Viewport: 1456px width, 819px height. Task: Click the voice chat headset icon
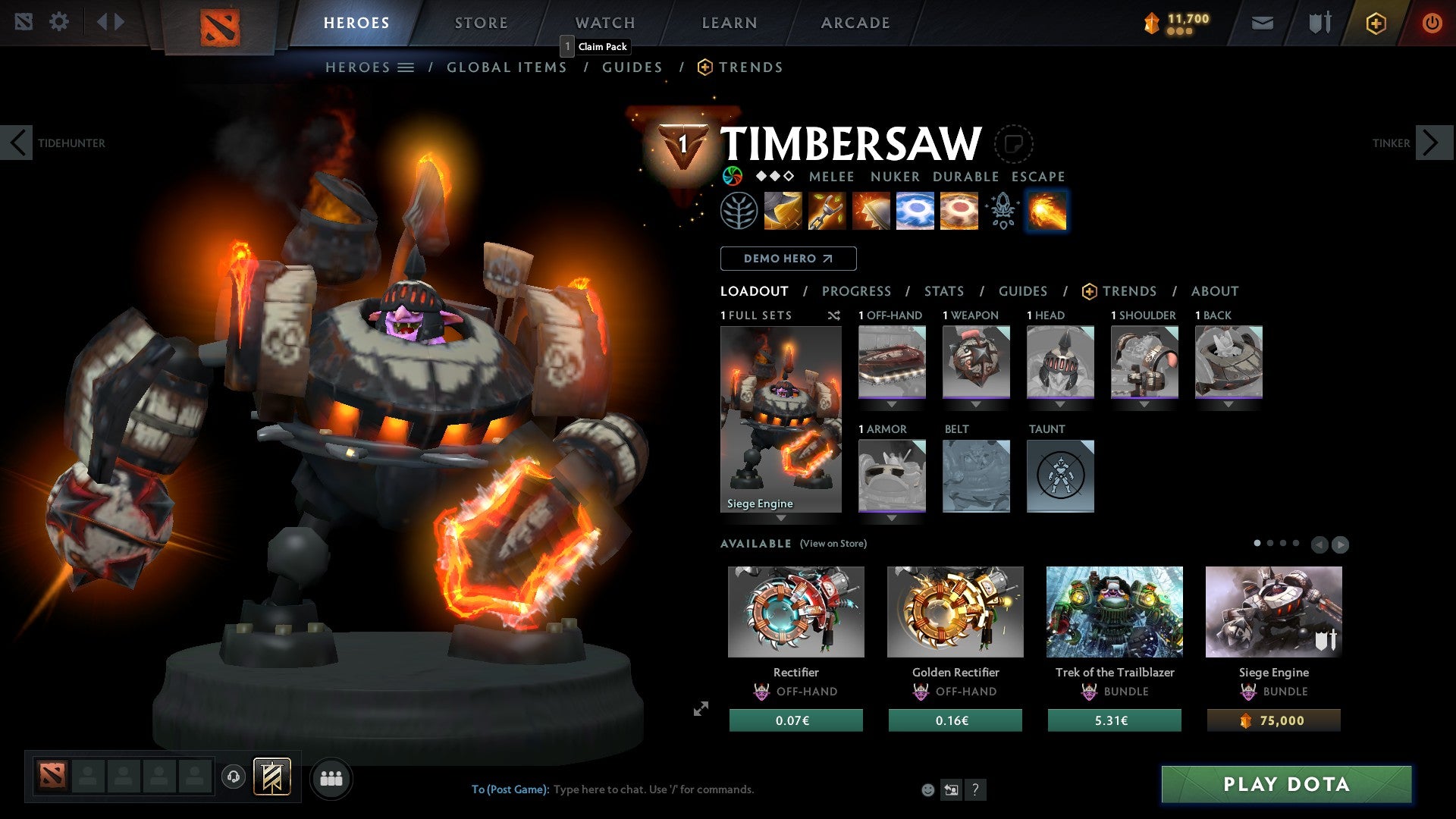(234, 777)
